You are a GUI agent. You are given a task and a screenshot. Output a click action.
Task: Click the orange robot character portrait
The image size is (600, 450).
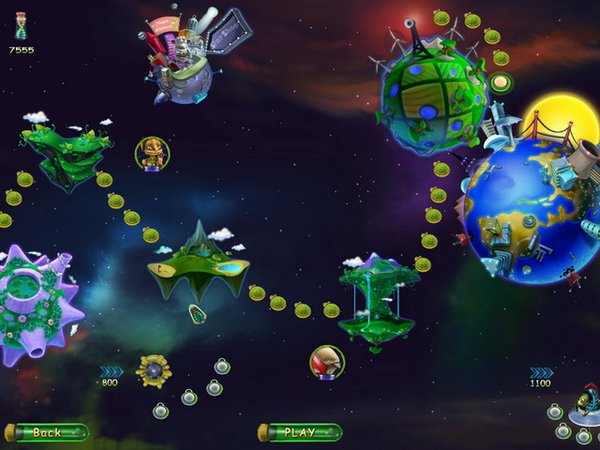[x=152, y=153]
